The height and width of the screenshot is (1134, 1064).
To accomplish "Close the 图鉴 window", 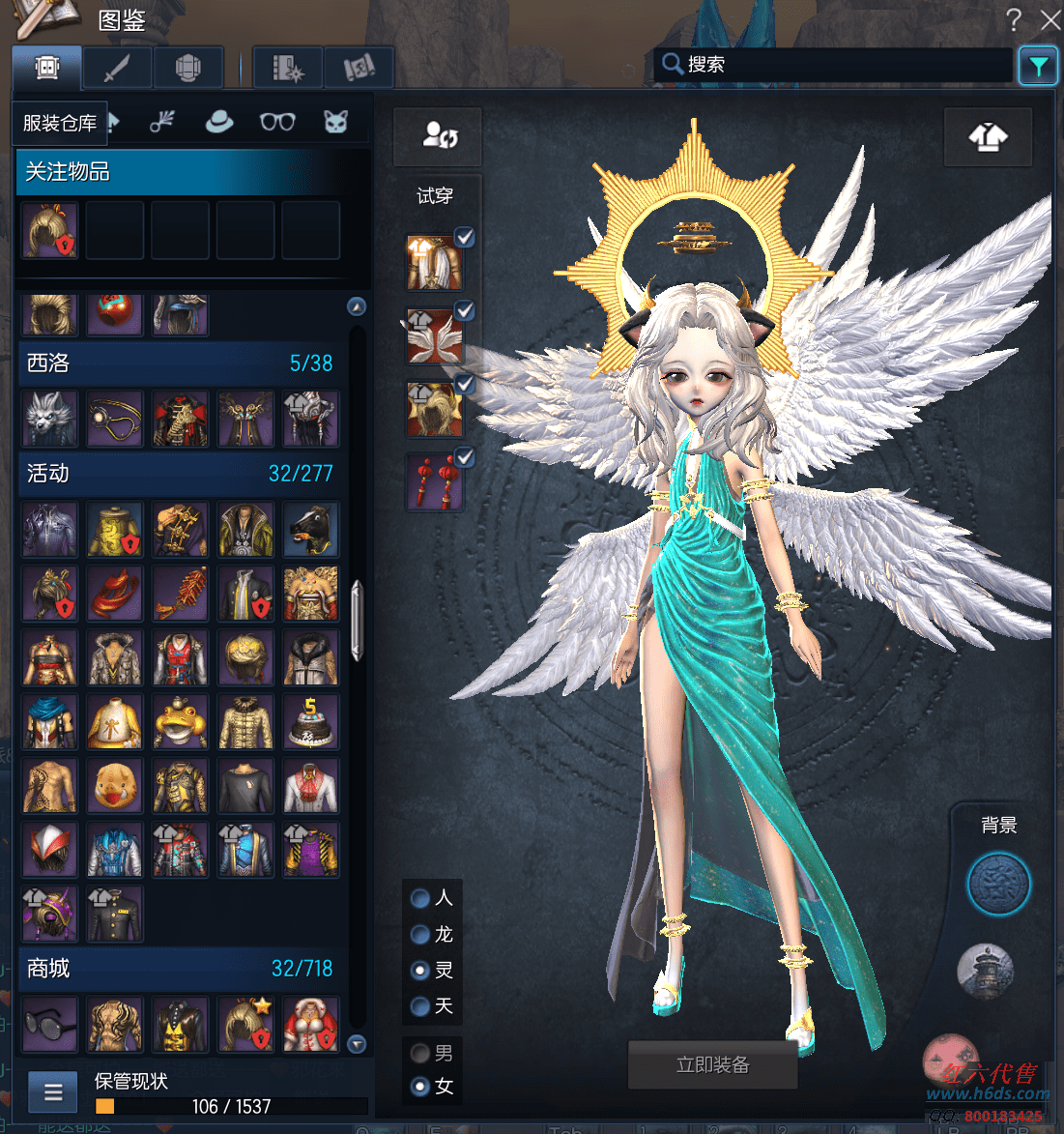I will [1050, 20].
